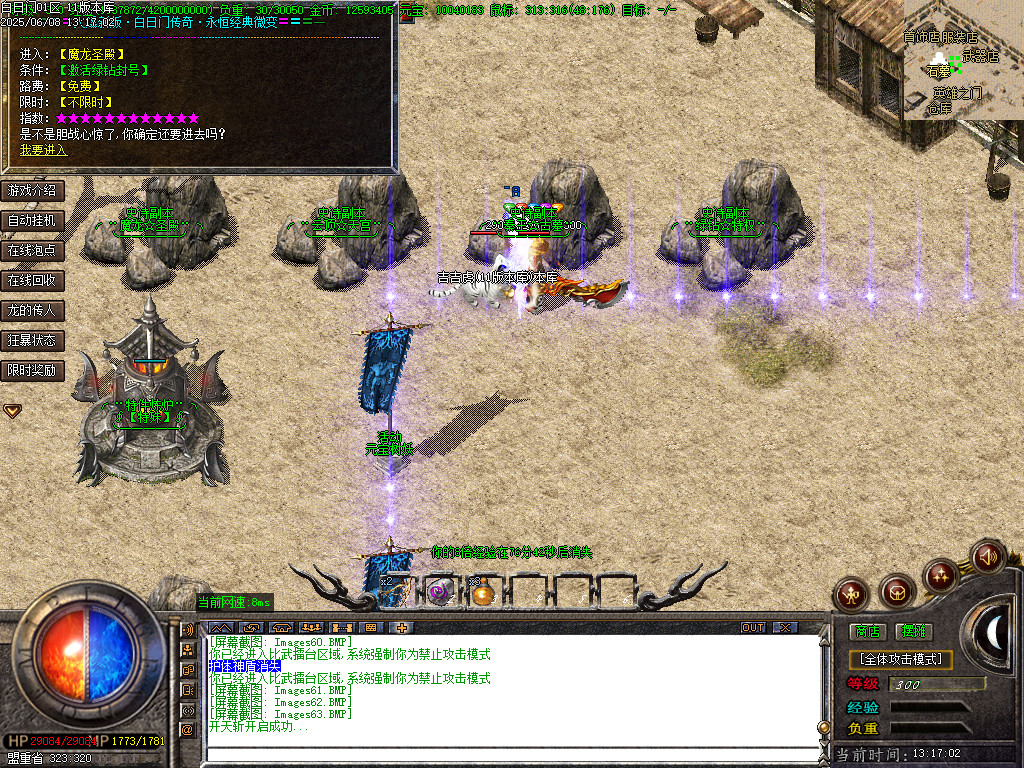Switch the 全体攻击模式 attack mode

900,660
